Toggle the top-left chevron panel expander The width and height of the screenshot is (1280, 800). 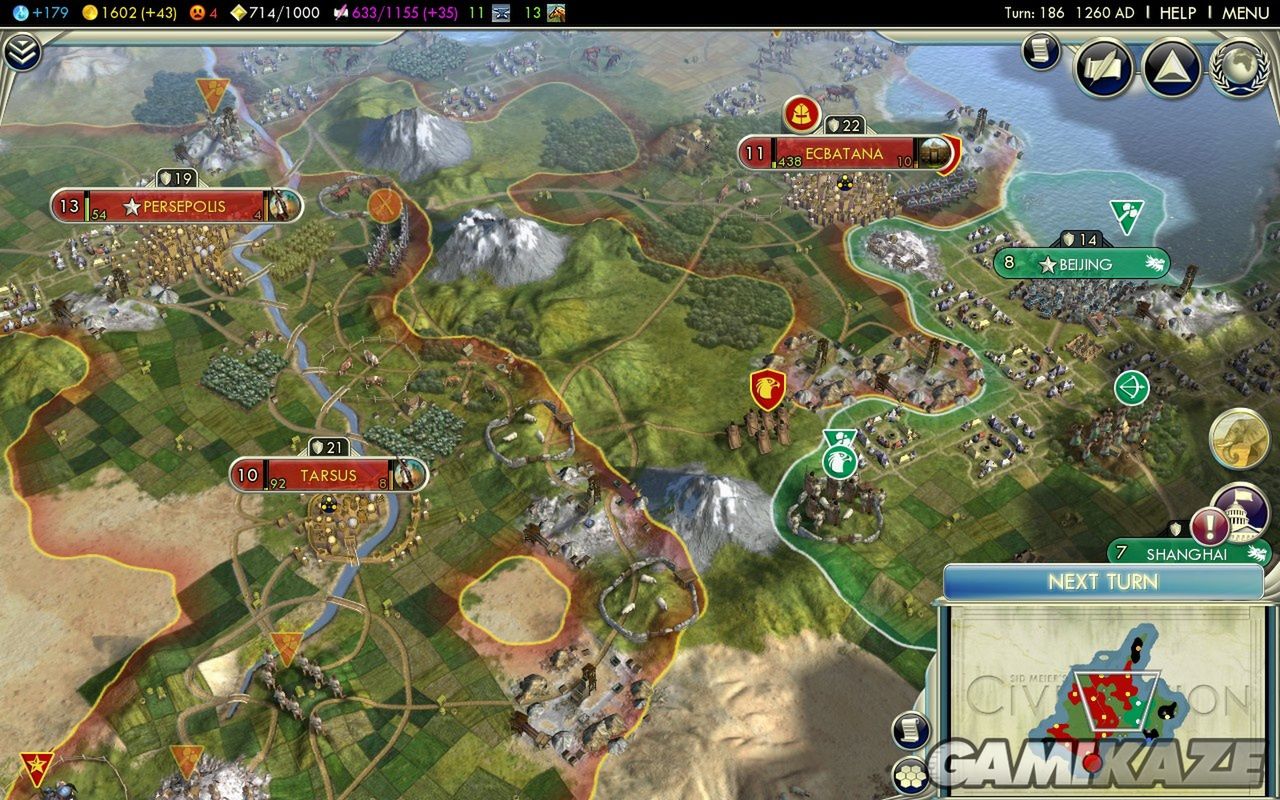[x=21, y=51]
